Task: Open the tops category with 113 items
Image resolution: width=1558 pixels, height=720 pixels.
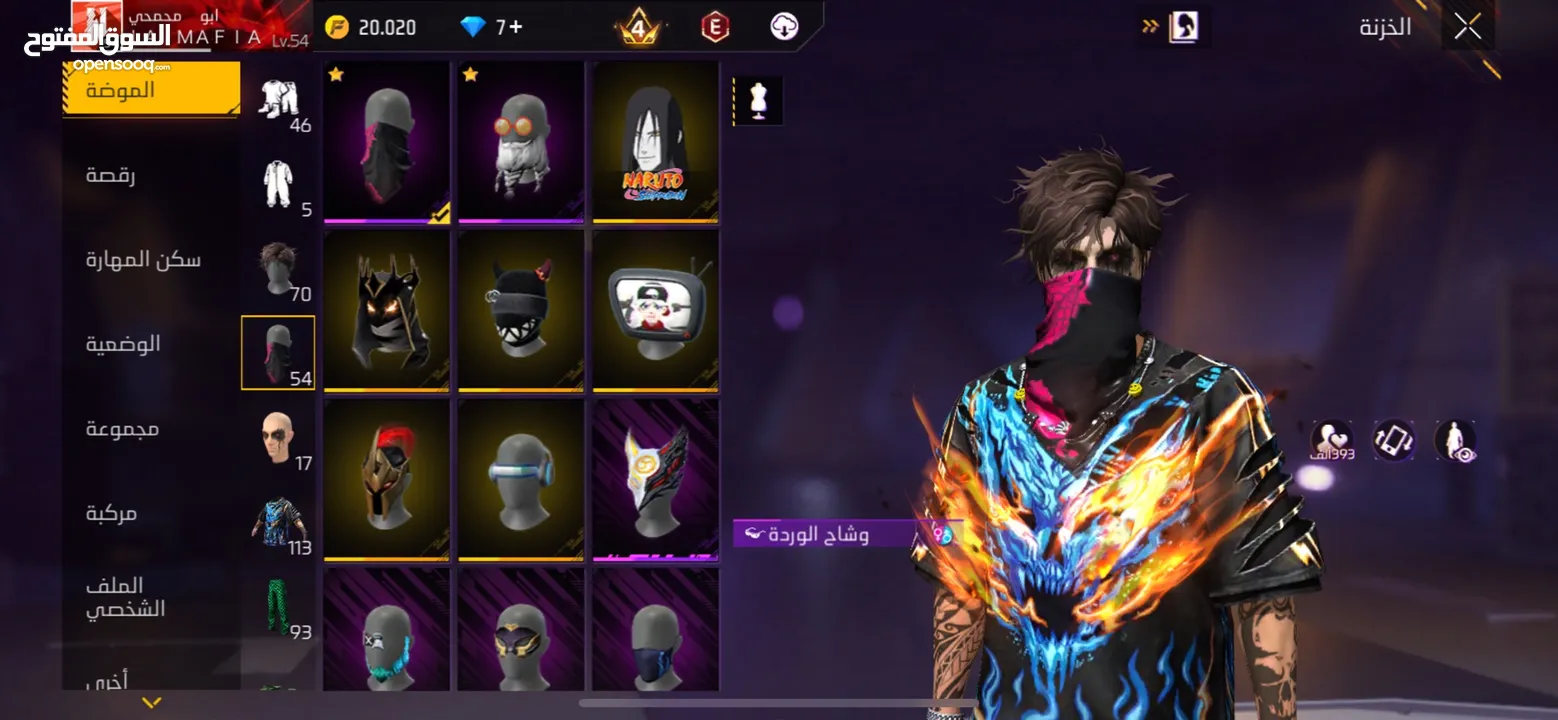Action: tap(278, 522)
